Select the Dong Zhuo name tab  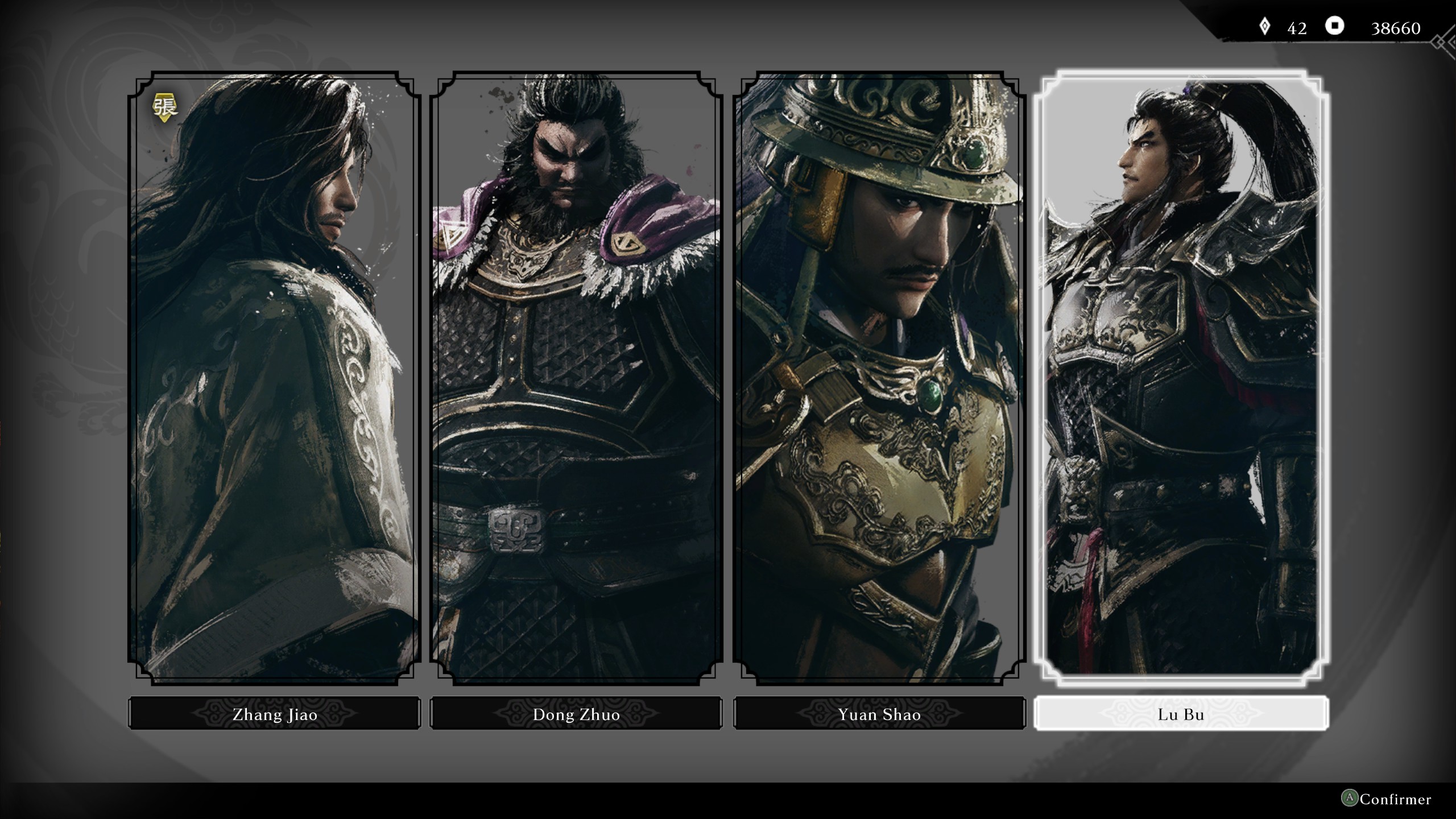click(576, 714)
